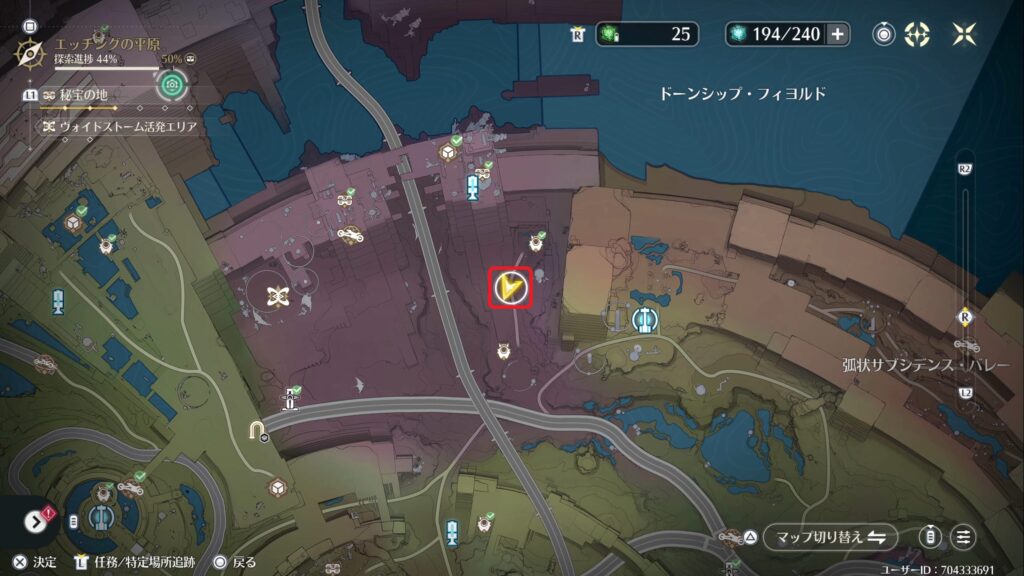Open the map filter settings icon

963,537
